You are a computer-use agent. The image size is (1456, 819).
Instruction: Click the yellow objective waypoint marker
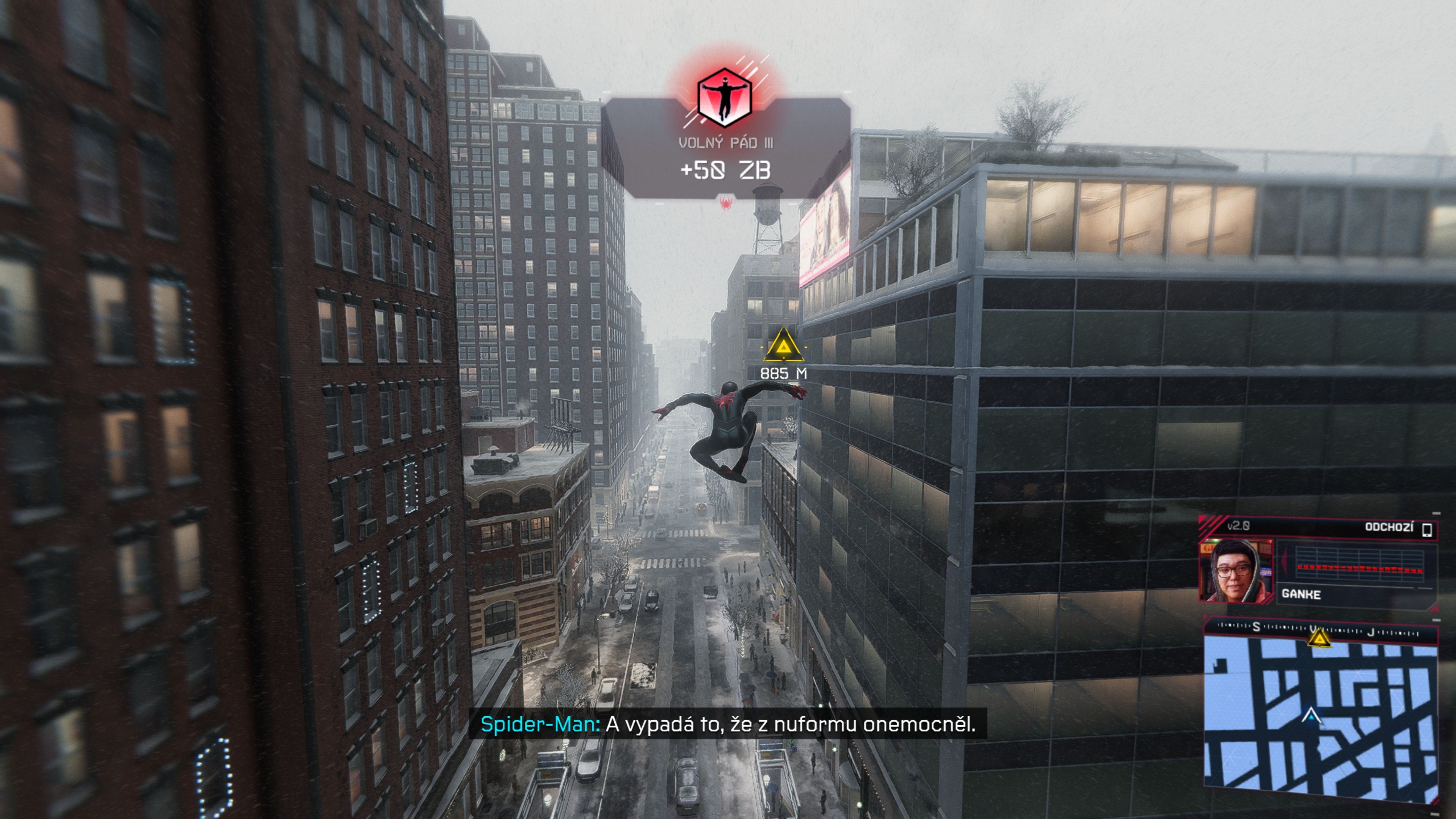(x=783, y=346)
